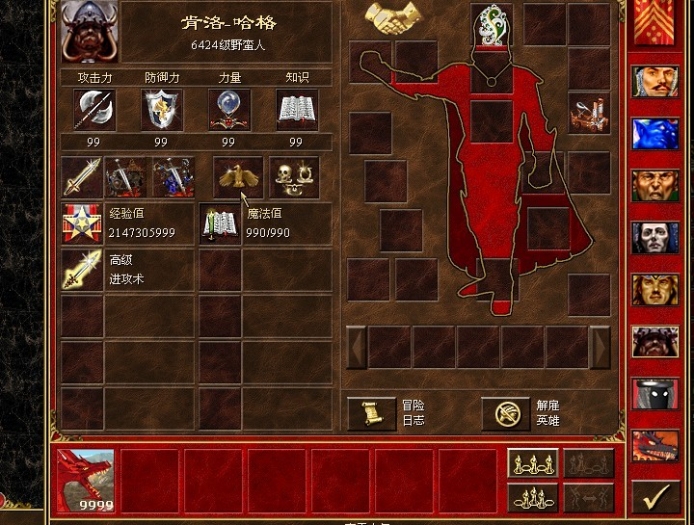Select the ballista war machine slot
694x525 pixels.
point(589,114)
